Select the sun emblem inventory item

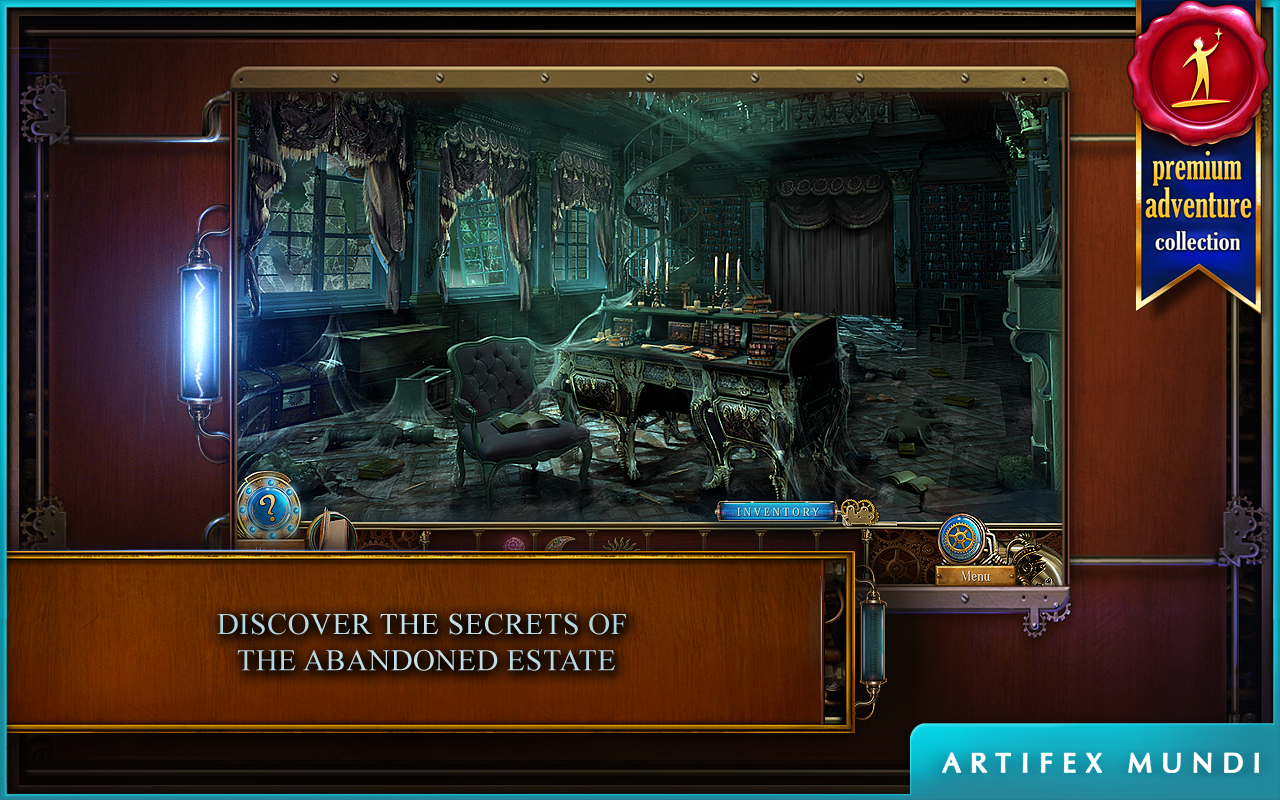(x=622, y=542)
